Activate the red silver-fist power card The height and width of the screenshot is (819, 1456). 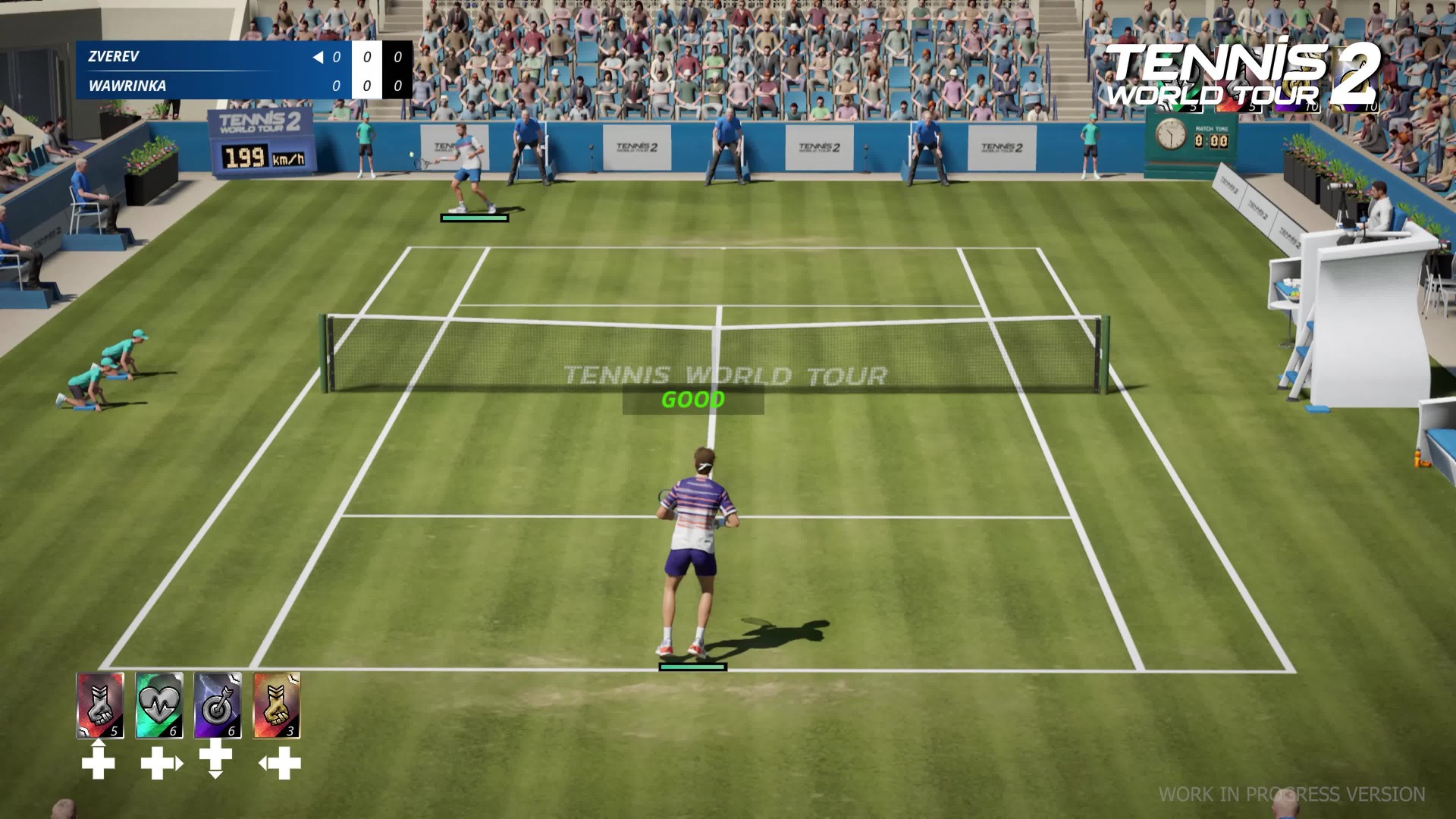[100, 705]
